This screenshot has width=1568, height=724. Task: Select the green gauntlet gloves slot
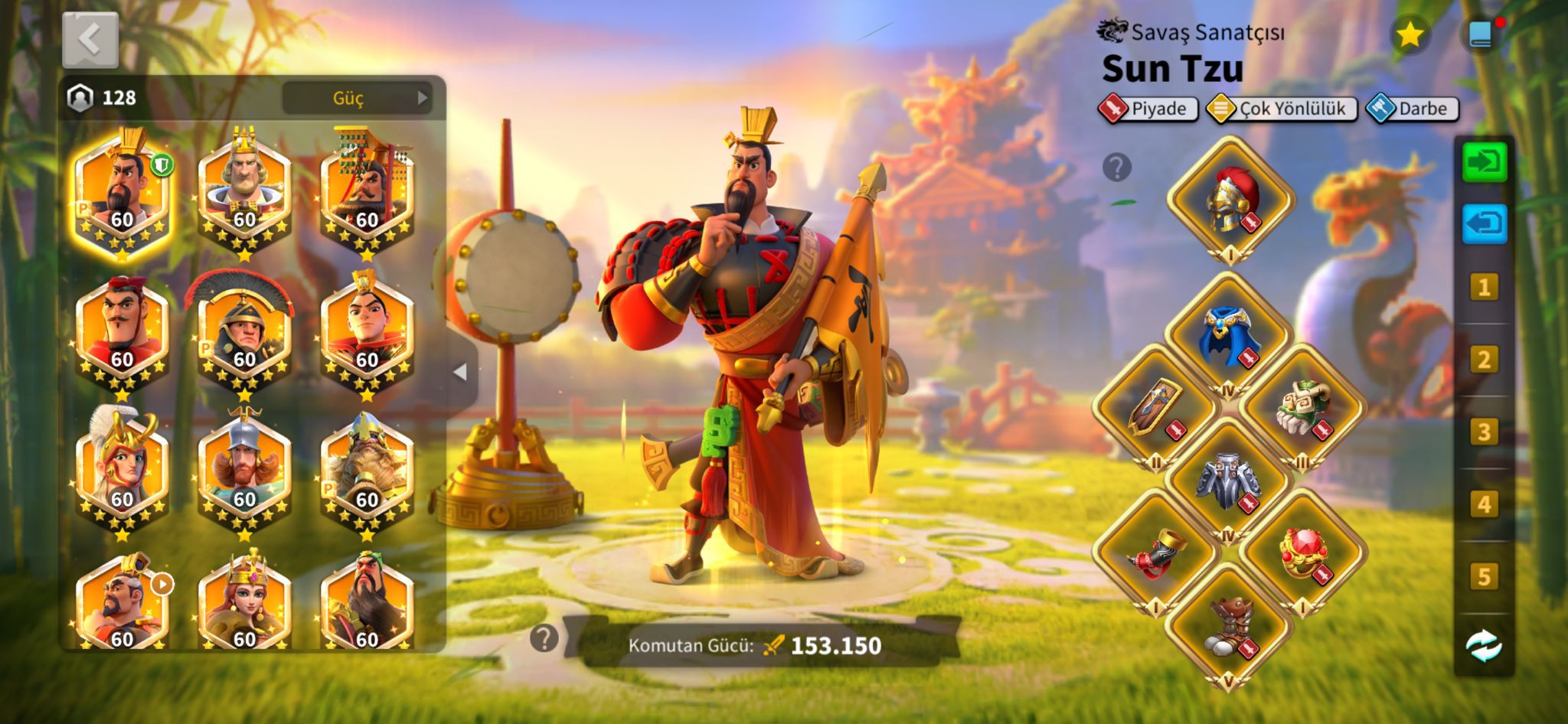1302,408
